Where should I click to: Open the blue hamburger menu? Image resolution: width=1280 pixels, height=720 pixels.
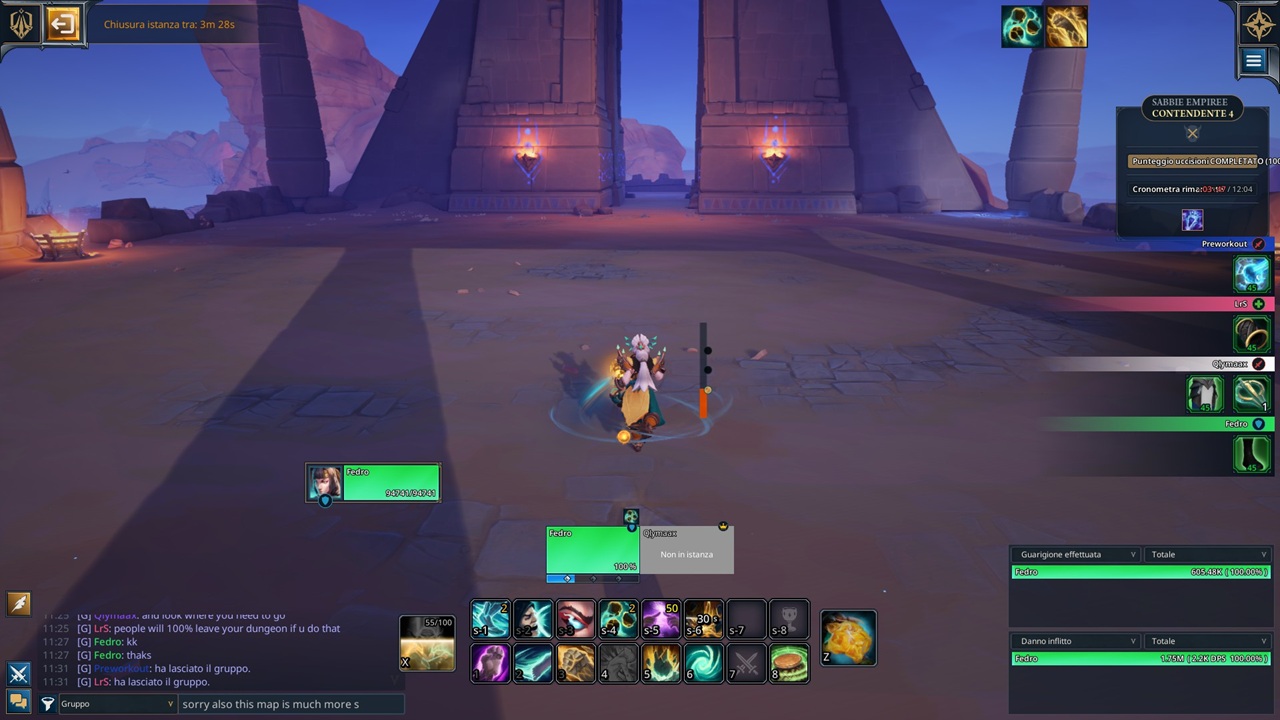pos(1253,61)
